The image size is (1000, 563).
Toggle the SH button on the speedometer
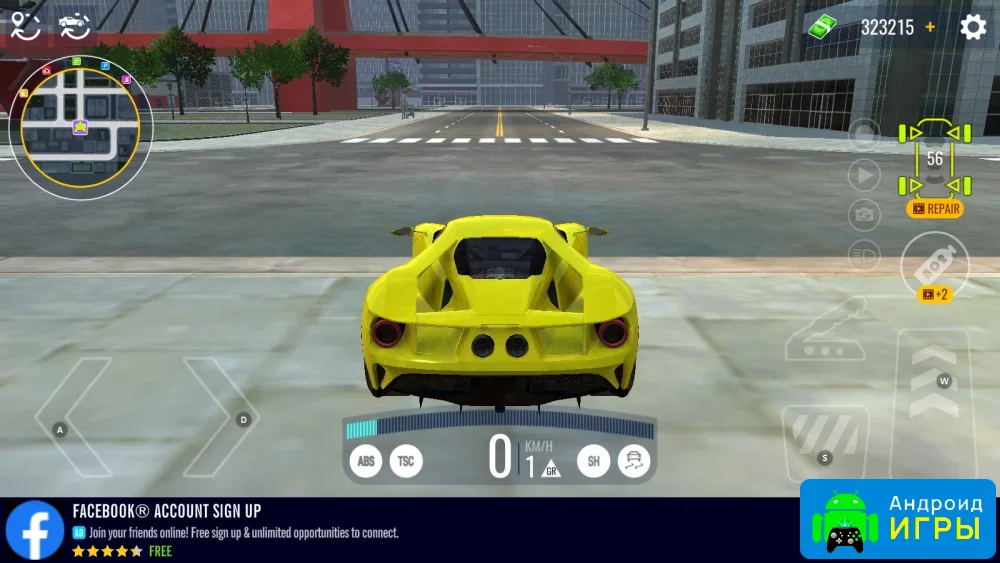[593, 461]
